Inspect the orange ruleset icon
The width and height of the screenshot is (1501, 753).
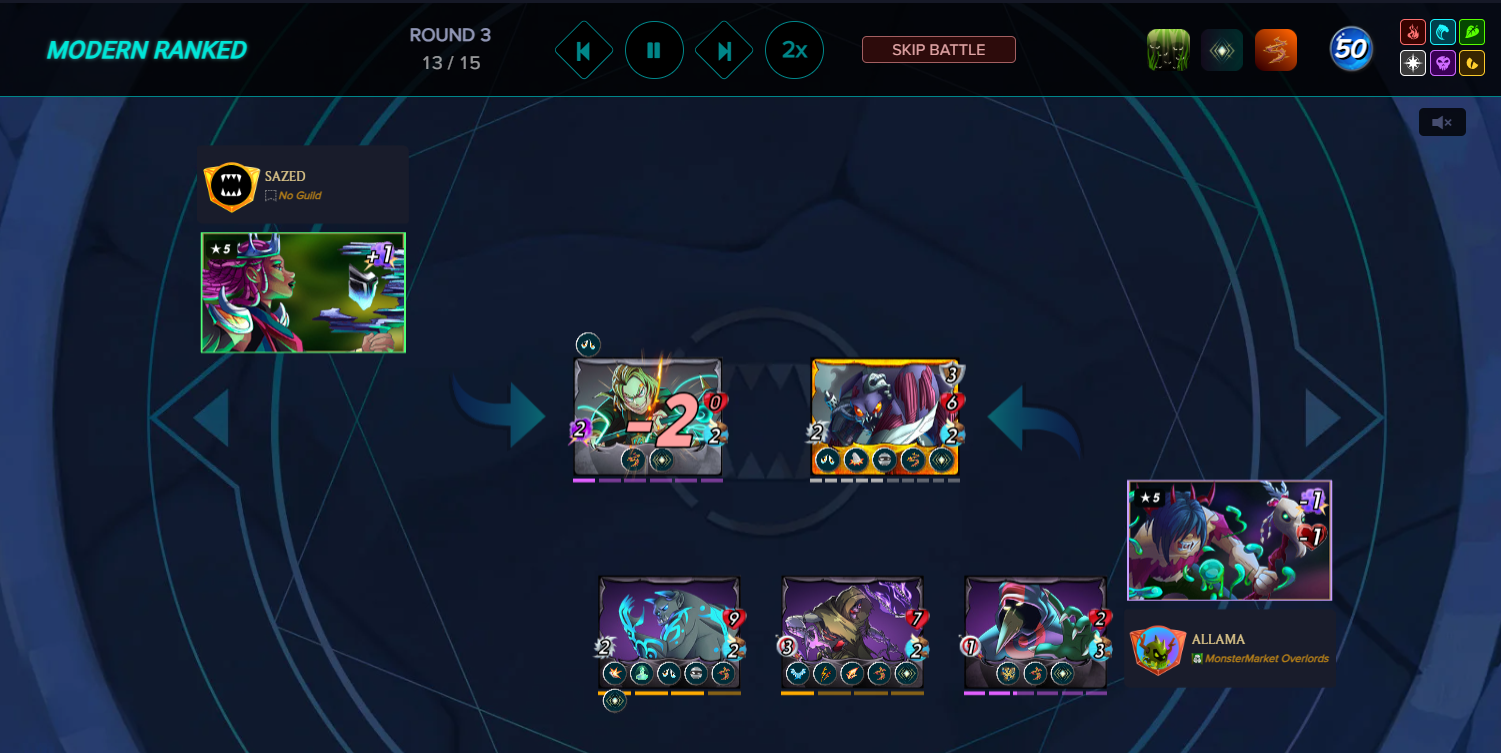tap(1275, 50)
